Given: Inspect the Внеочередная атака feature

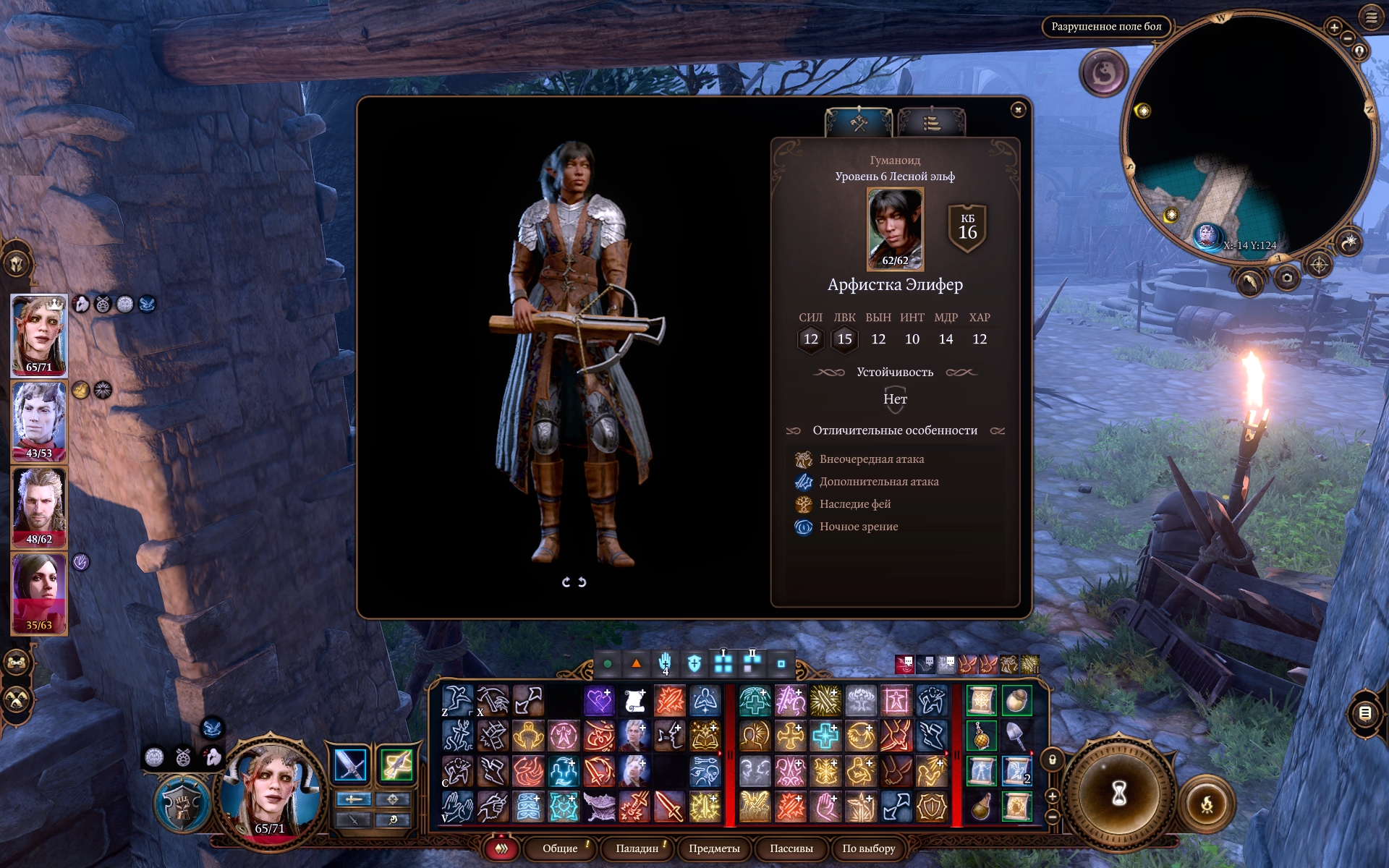Looking at the screenshot, I should [x=871, y=459].
